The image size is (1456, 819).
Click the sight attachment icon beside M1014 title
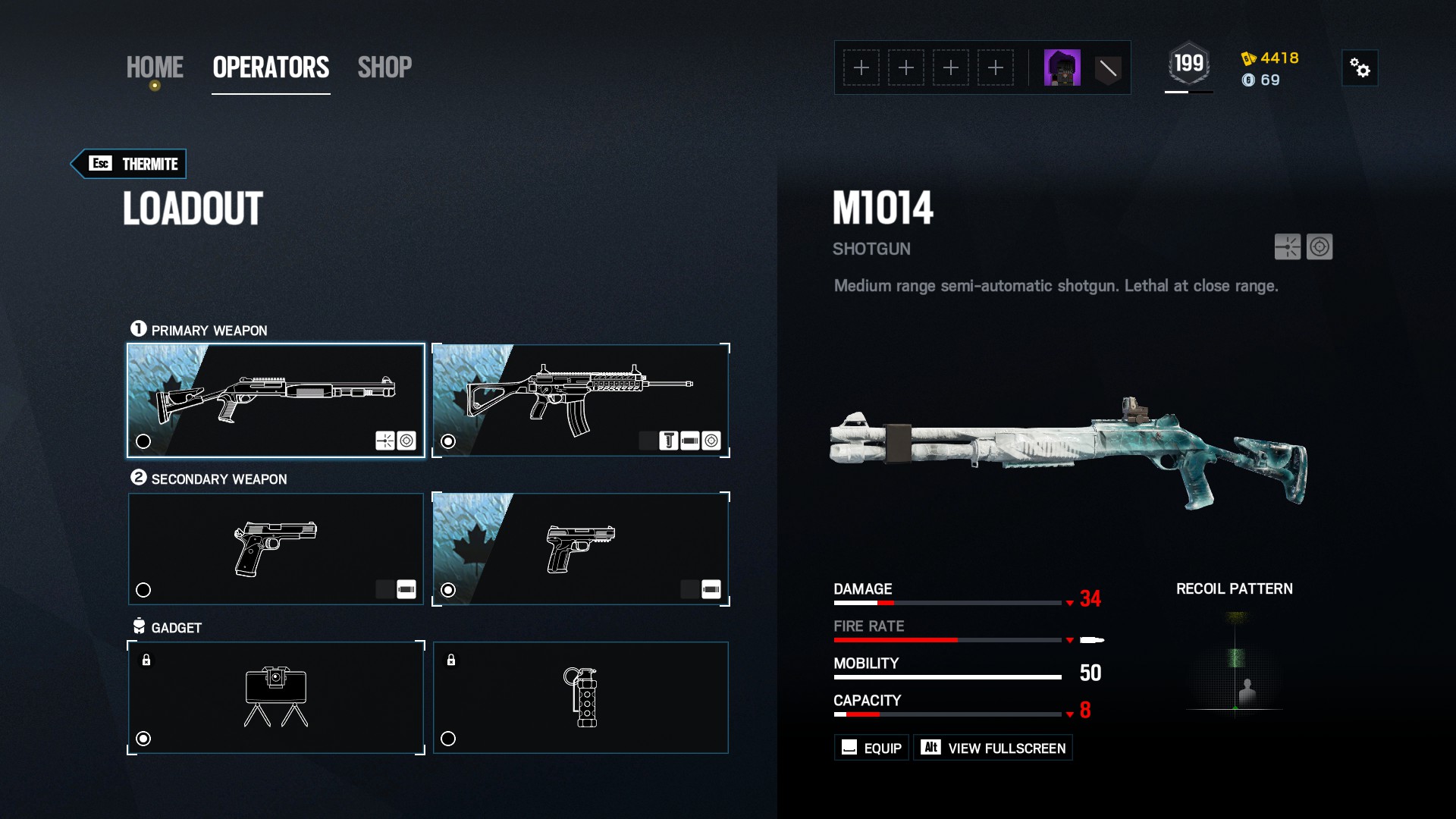click(x=1319, y=248)
